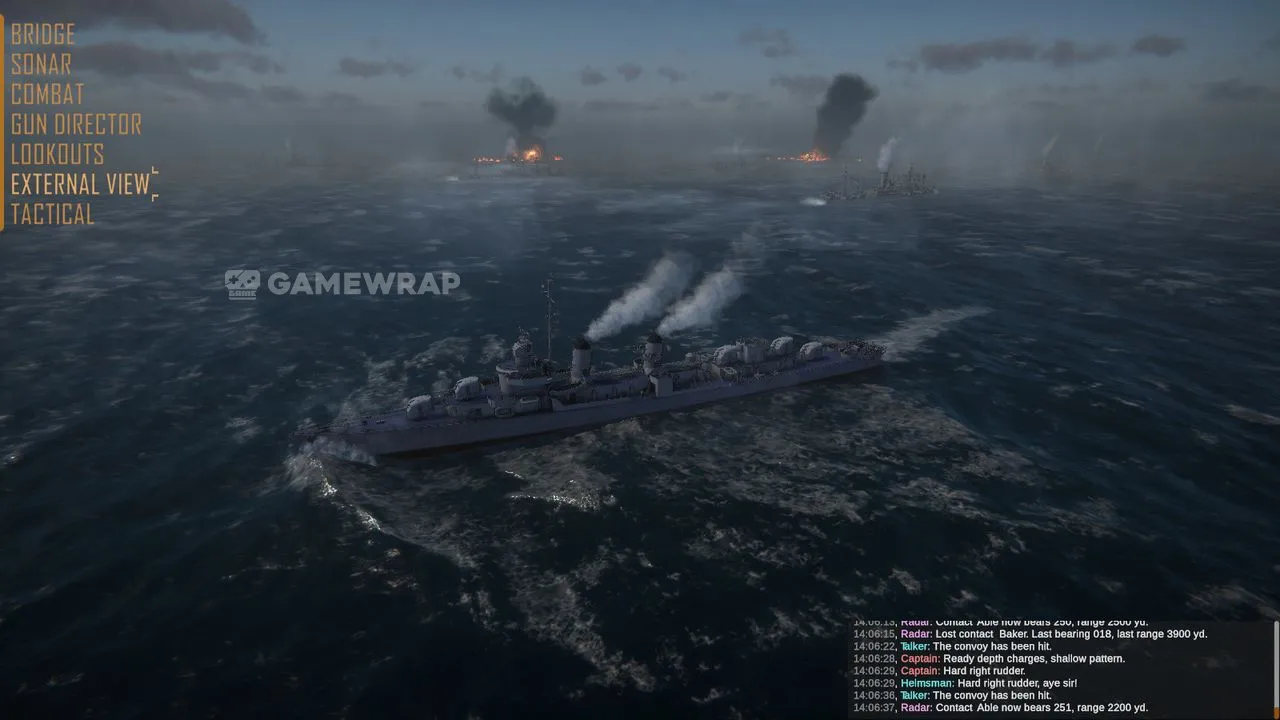Select the Gun Director station
This screenshot has height=720, width=1280.
point(76,125)
